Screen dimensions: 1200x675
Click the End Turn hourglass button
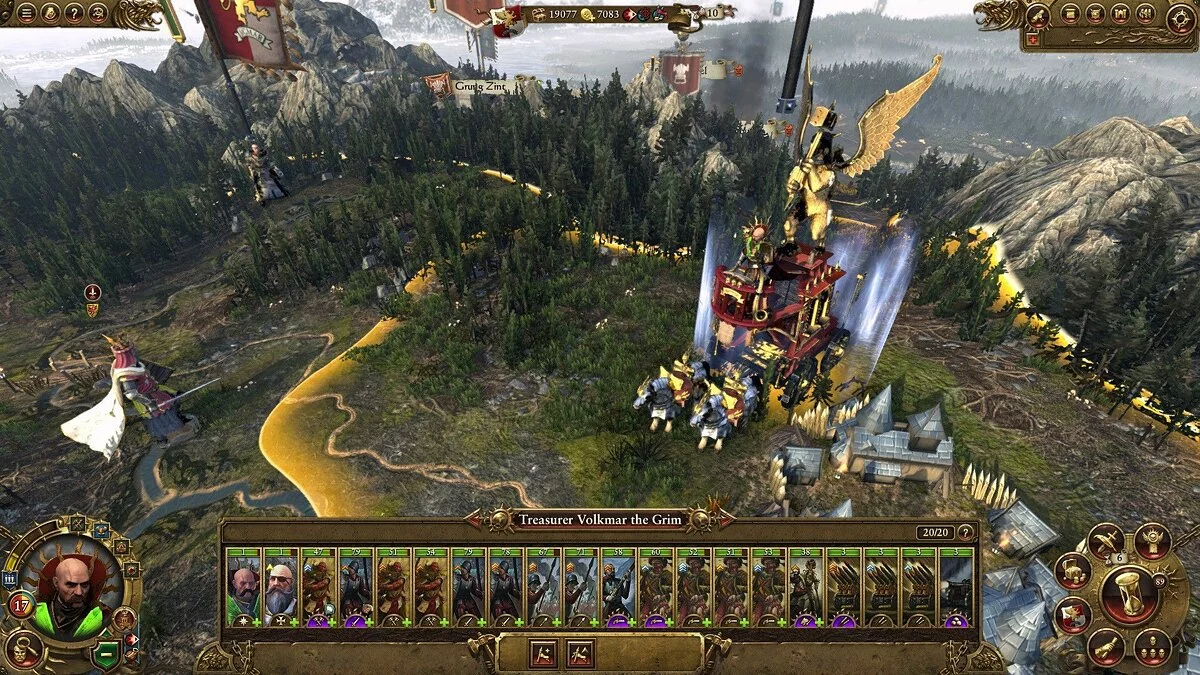(1129, 593)
